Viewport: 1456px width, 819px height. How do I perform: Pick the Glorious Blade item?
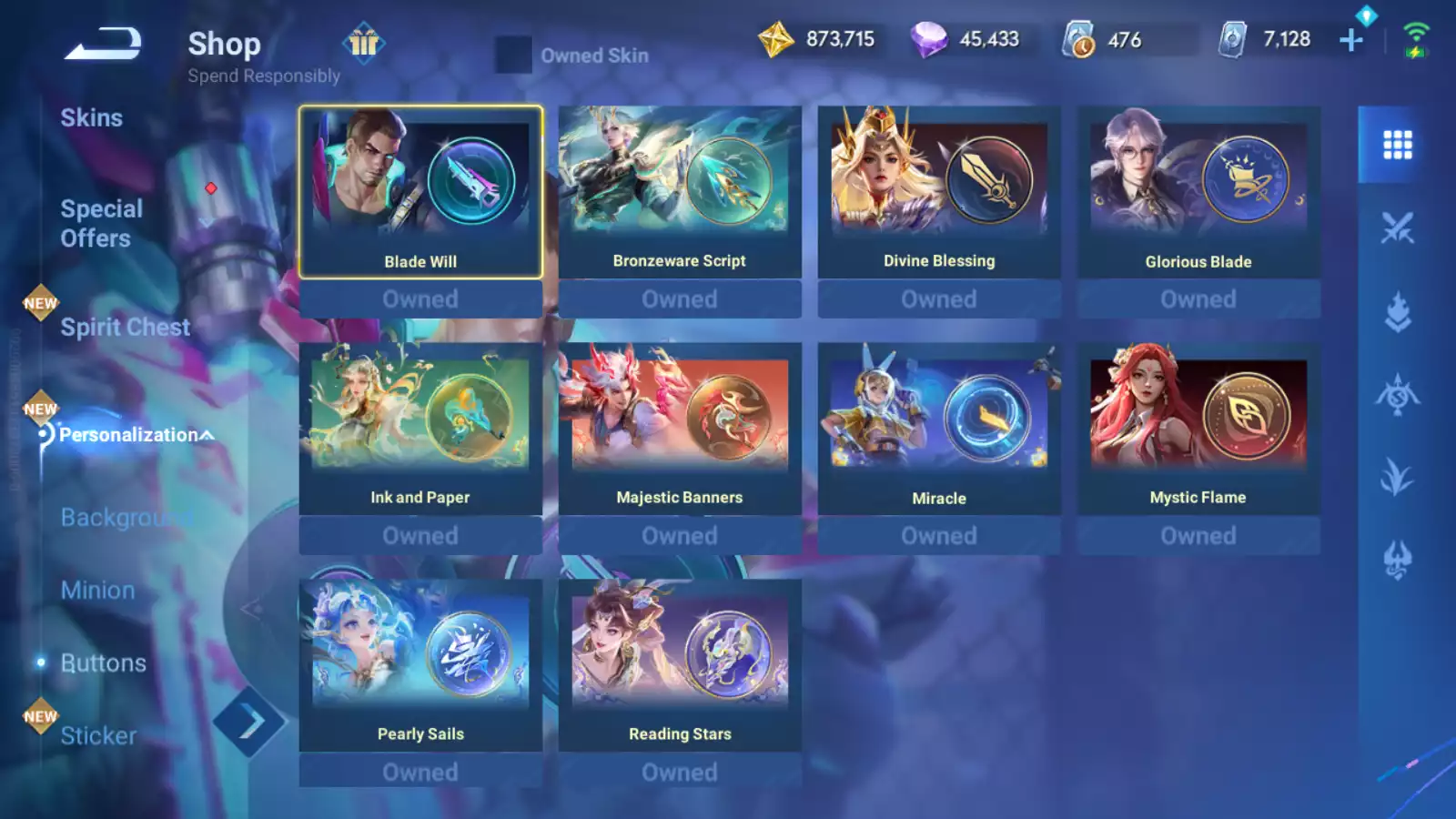[1198, 192]
